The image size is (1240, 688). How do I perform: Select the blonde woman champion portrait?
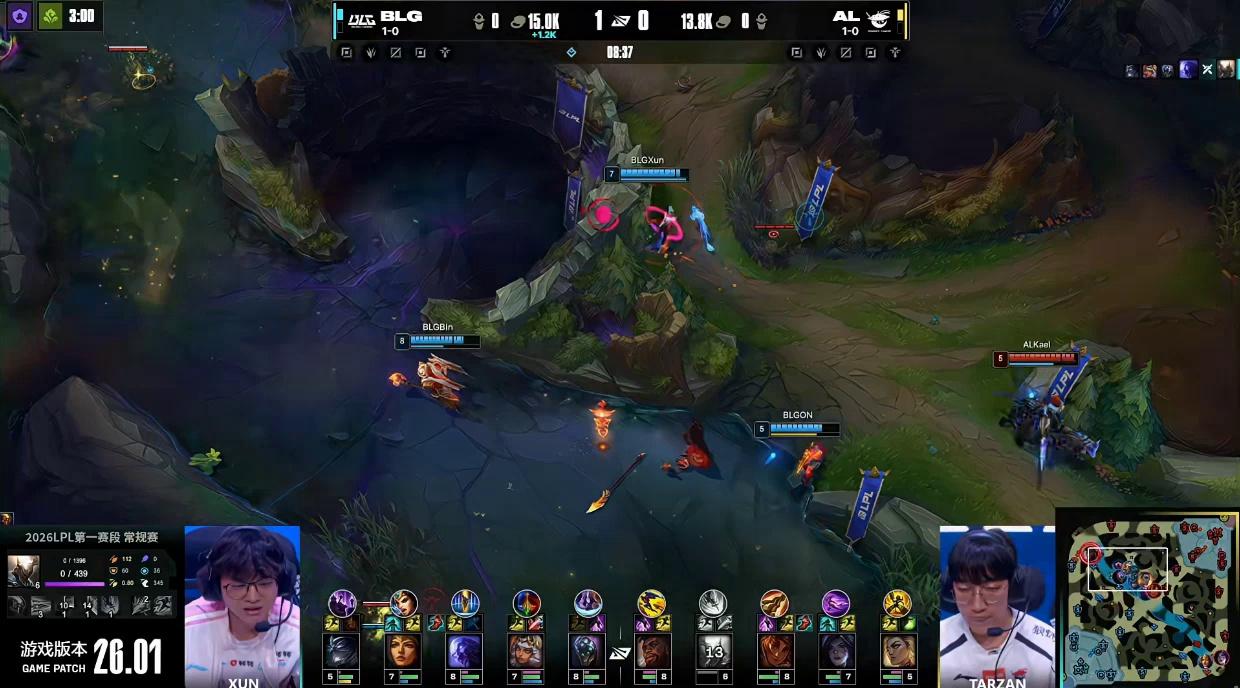(x=897, y=651)
